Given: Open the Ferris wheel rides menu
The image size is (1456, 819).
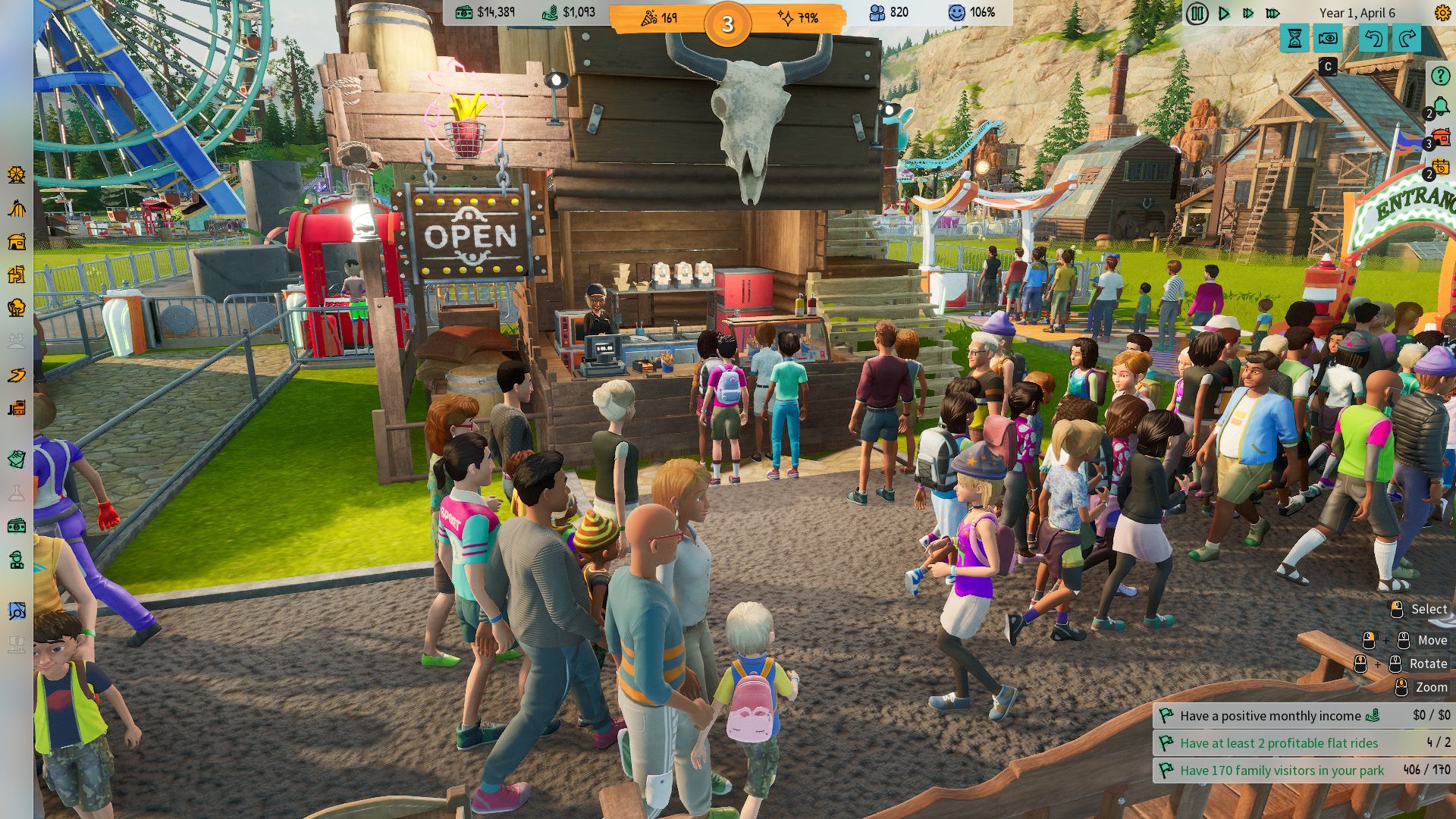Looking at the screenshot, I should 17,175.
